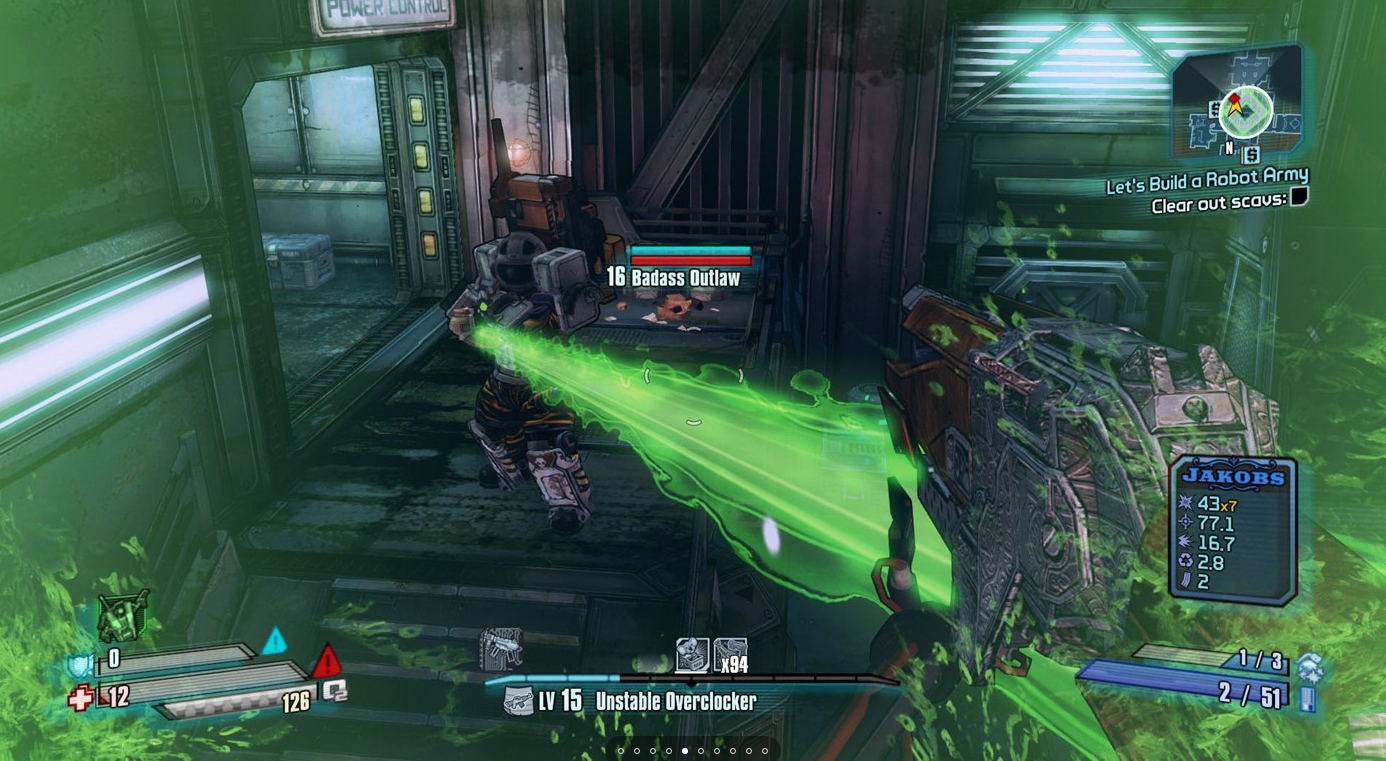Viewport: 1386px width, 761px height.
Task: Select the loot box item with koala icon
Action: click(x=692, y=656)
